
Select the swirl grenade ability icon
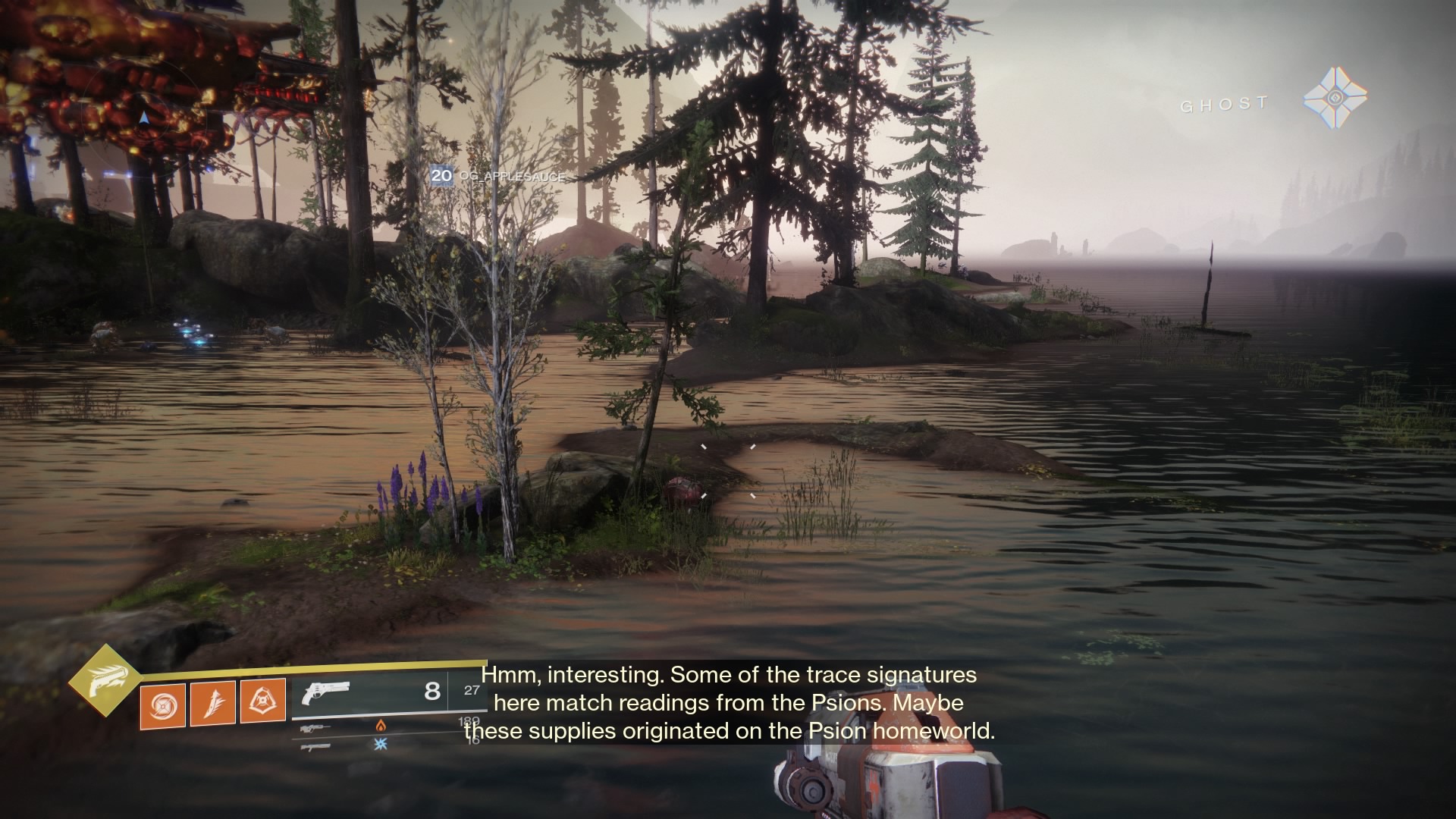(162, 704)
